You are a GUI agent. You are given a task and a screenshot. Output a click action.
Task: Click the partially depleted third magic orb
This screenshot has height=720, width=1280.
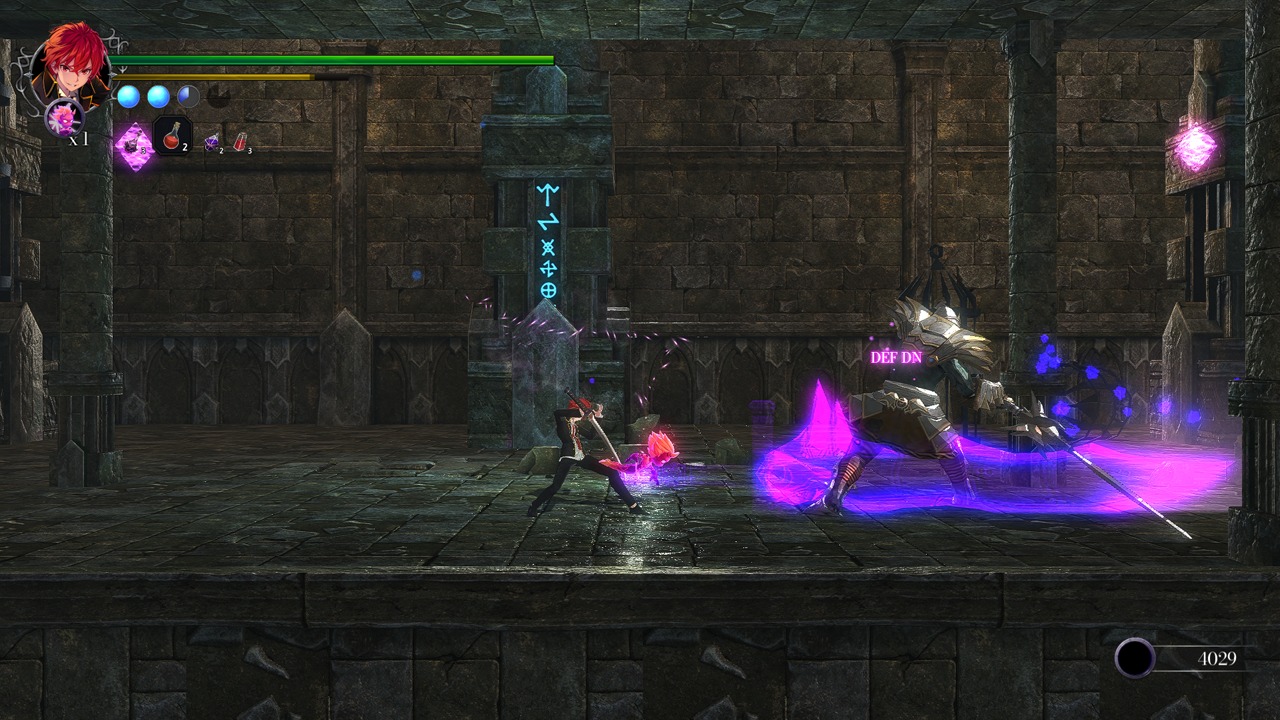[188, 96]
